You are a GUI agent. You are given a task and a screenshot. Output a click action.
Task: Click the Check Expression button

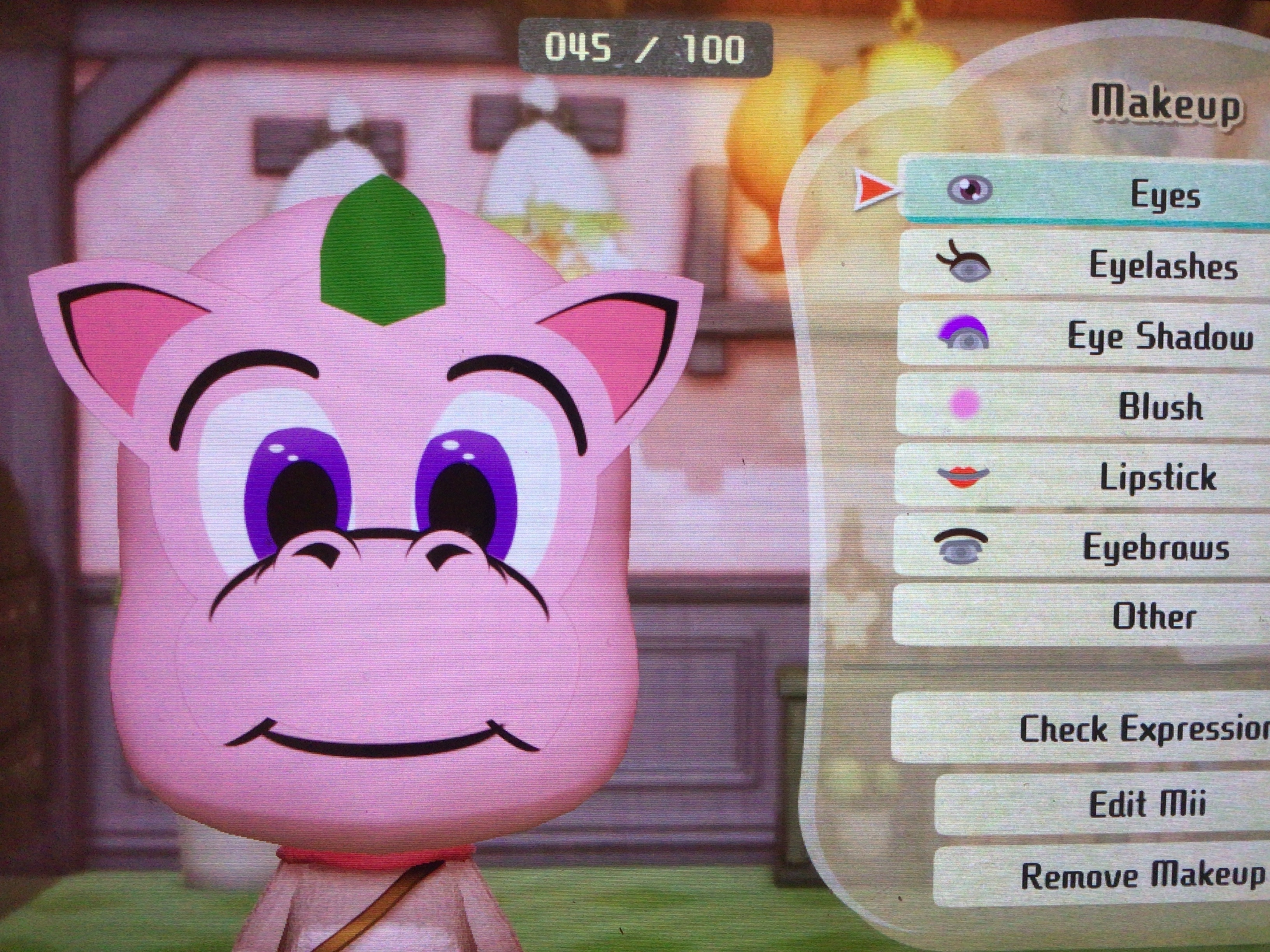click(x=1085, y=728)
